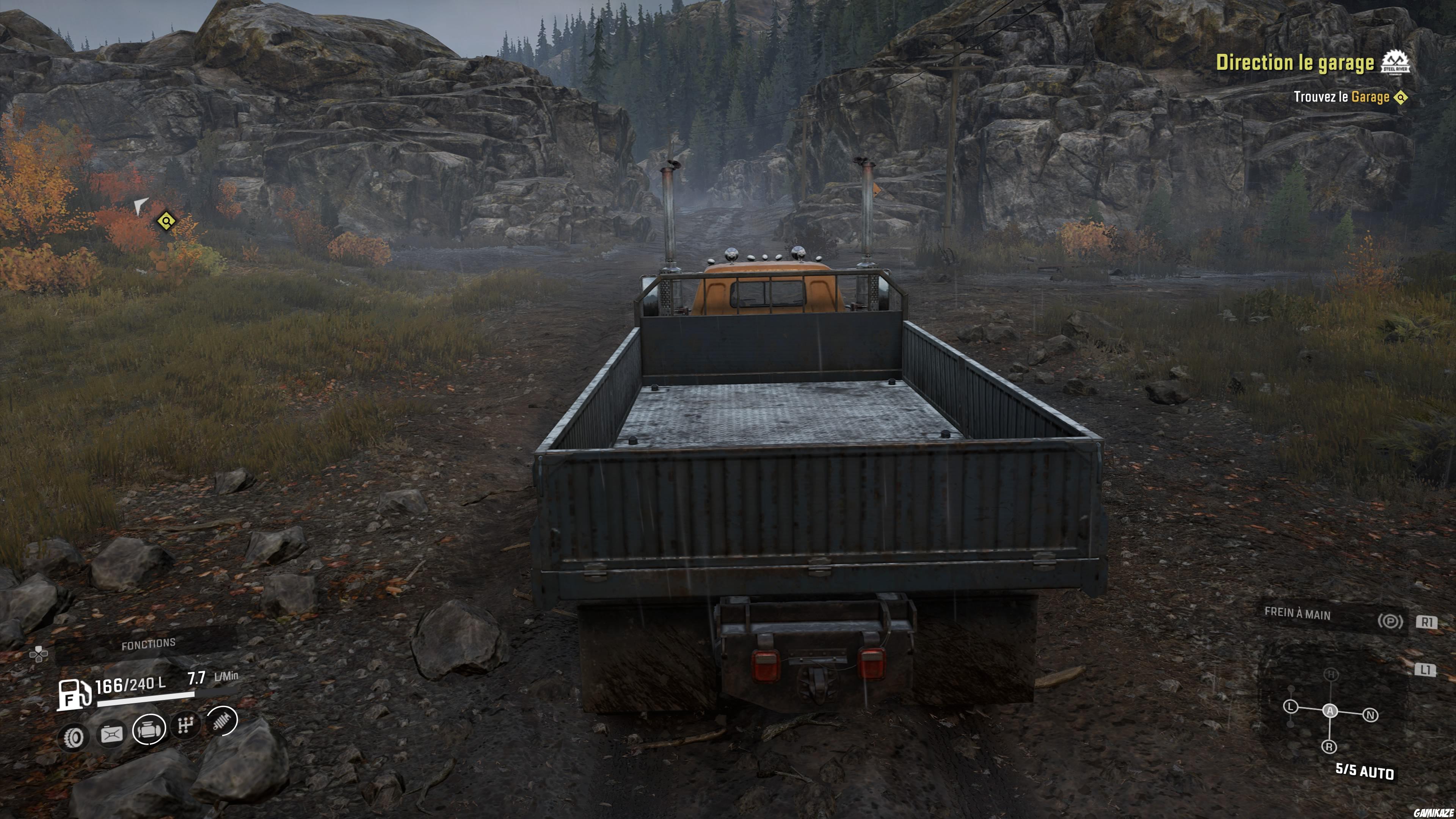Select the Automatic (A) gear position
Screen dimensions: 1456x819
point(1330,711)
